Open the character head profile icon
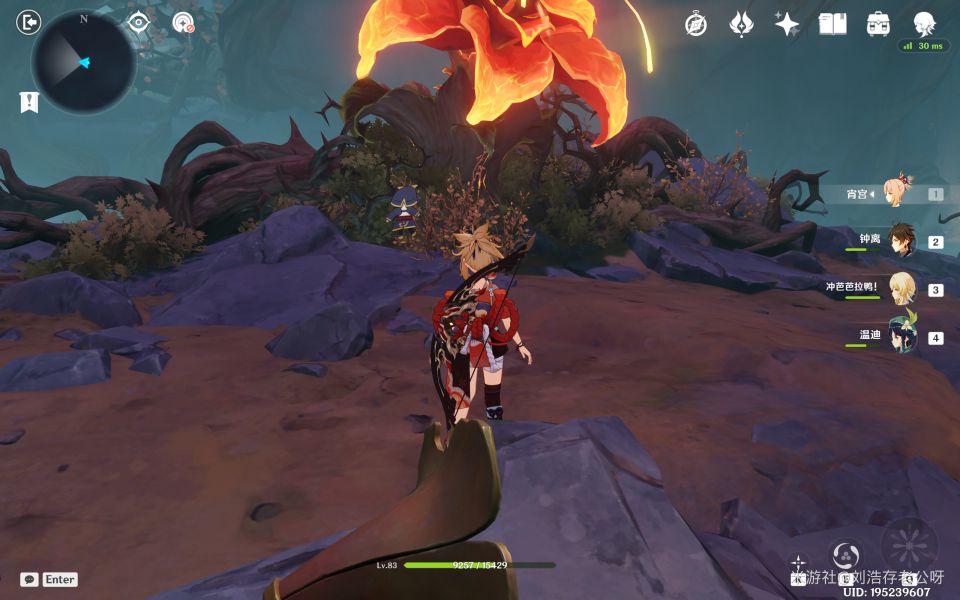 (x=924, y=25)
